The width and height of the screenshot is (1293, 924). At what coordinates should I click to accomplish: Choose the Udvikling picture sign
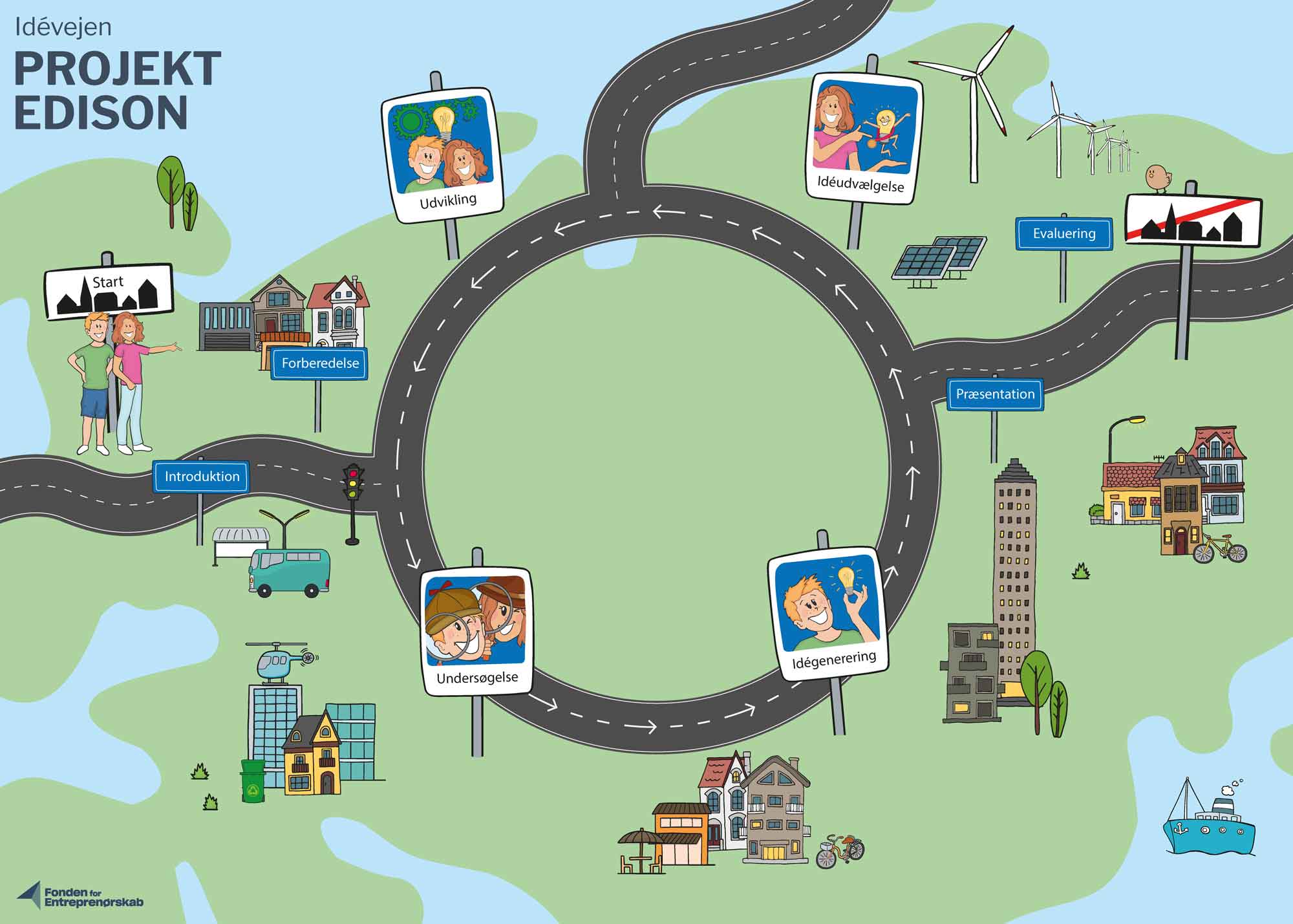[442, 154]
